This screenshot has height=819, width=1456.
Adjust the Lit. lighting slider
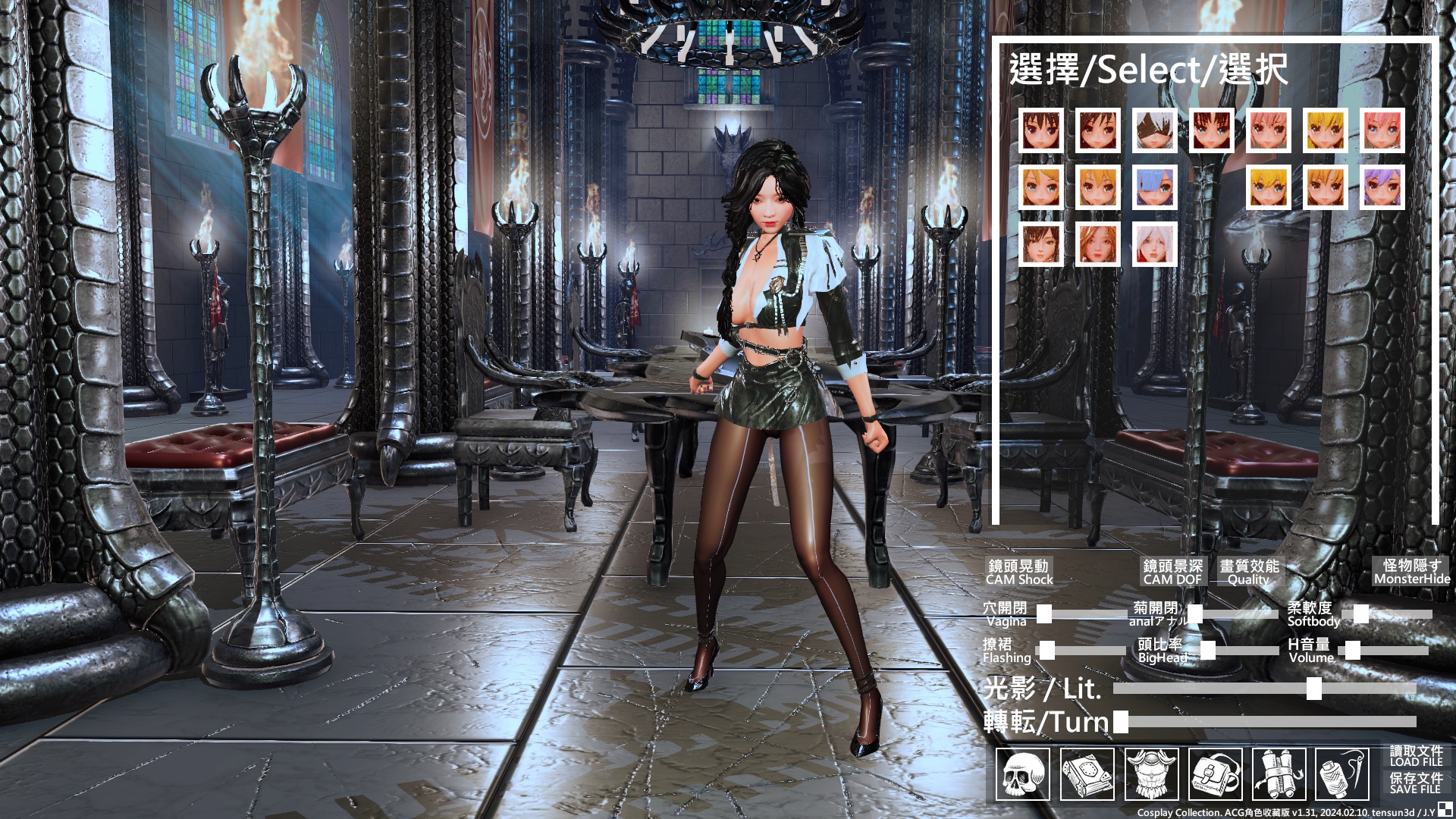tap(1313, 689)
